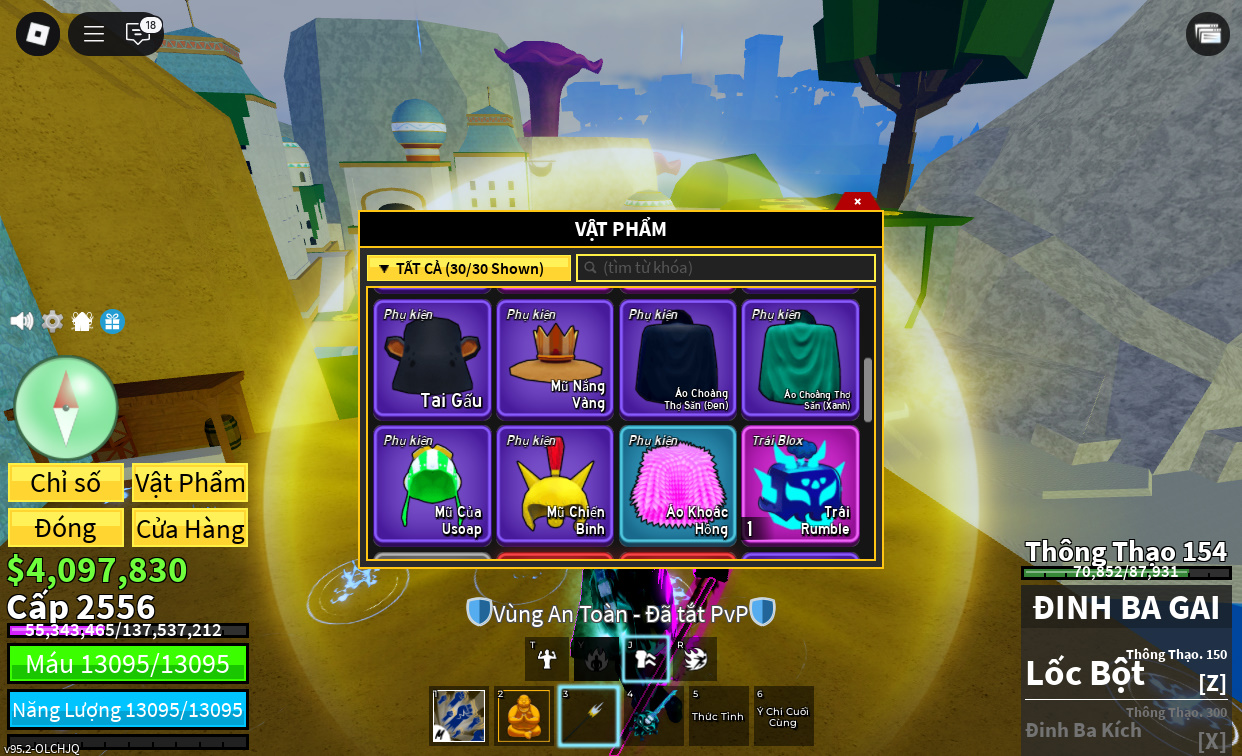Click the Đóng button
This screenshot has height=756, width=1242.
tap(66, 528)
